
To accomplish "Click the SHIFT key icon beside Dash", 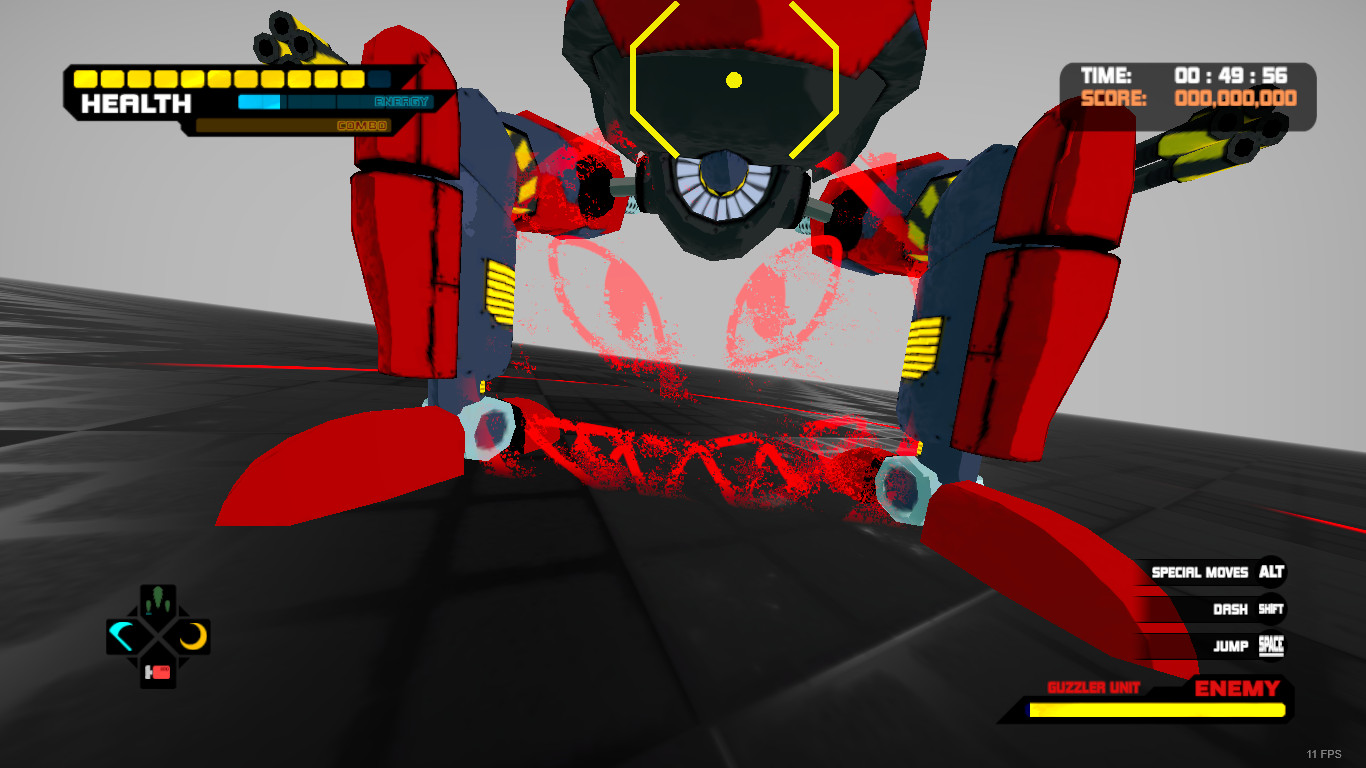I will 1270,609.
